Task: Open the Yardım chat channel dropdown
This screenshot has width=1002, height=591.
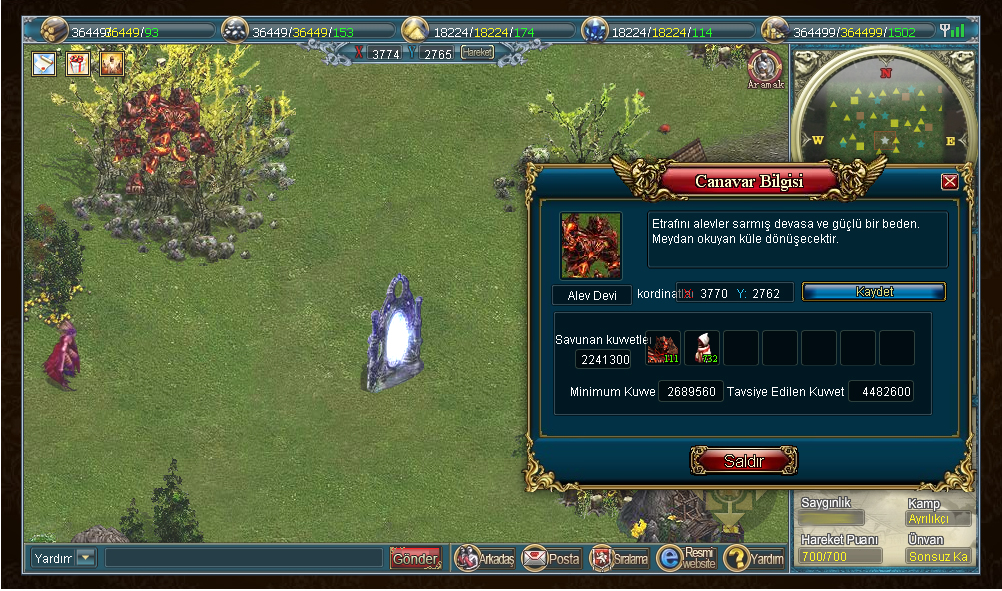Action: click(85, 558)
